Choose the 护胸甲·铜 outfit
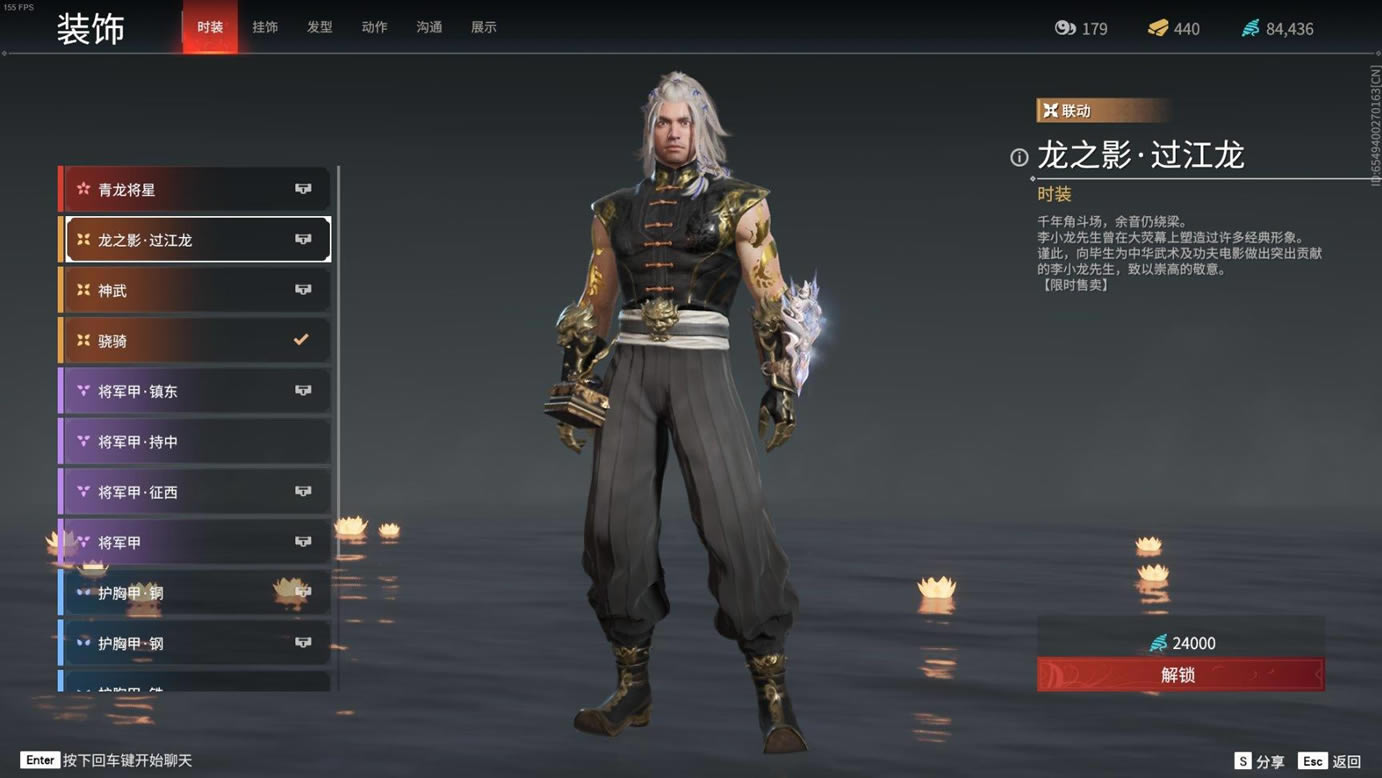 tap(196, 593)
